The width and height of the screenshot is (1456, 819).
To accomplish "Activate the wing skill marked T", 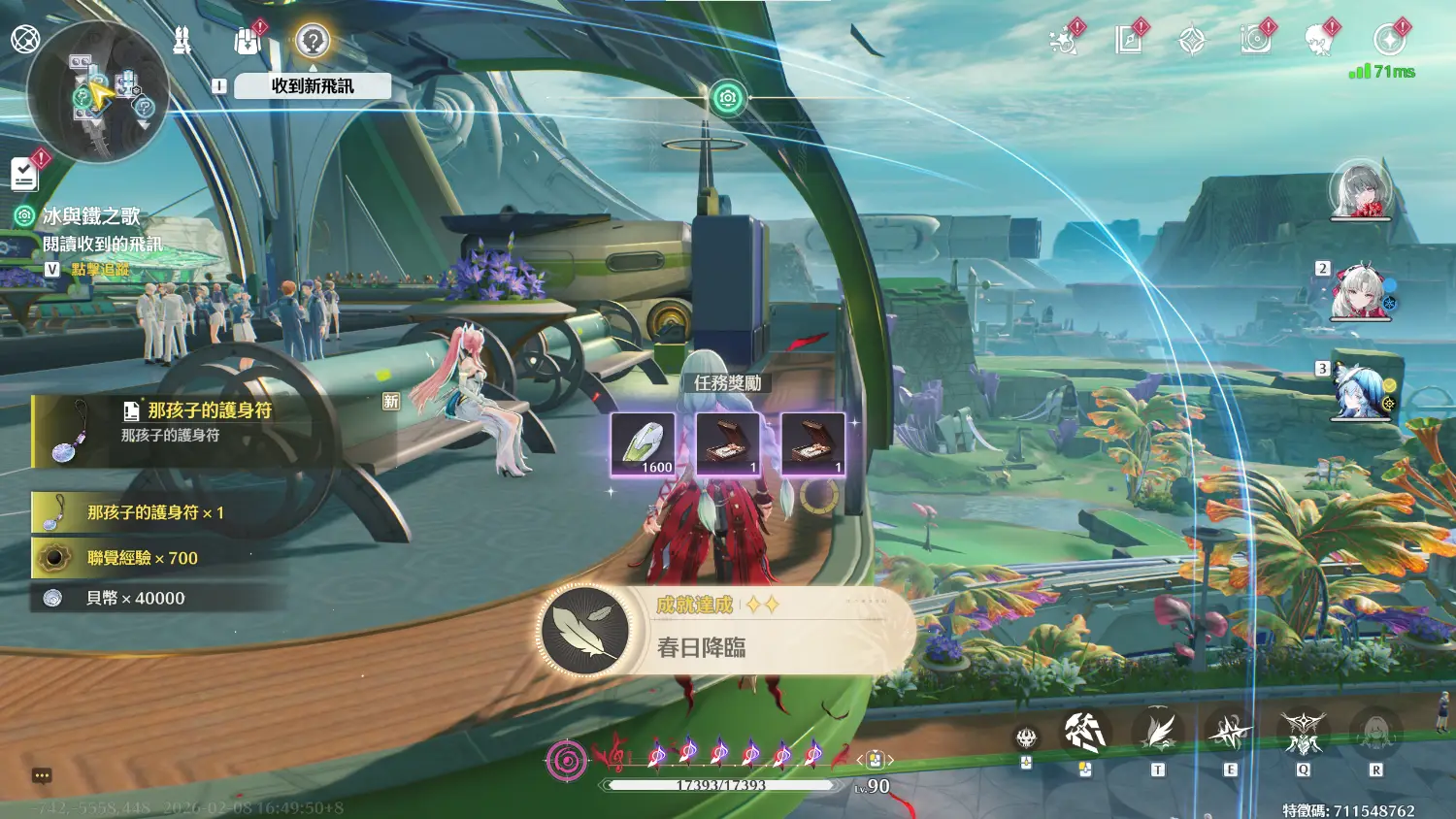I will pos(1158,734).
